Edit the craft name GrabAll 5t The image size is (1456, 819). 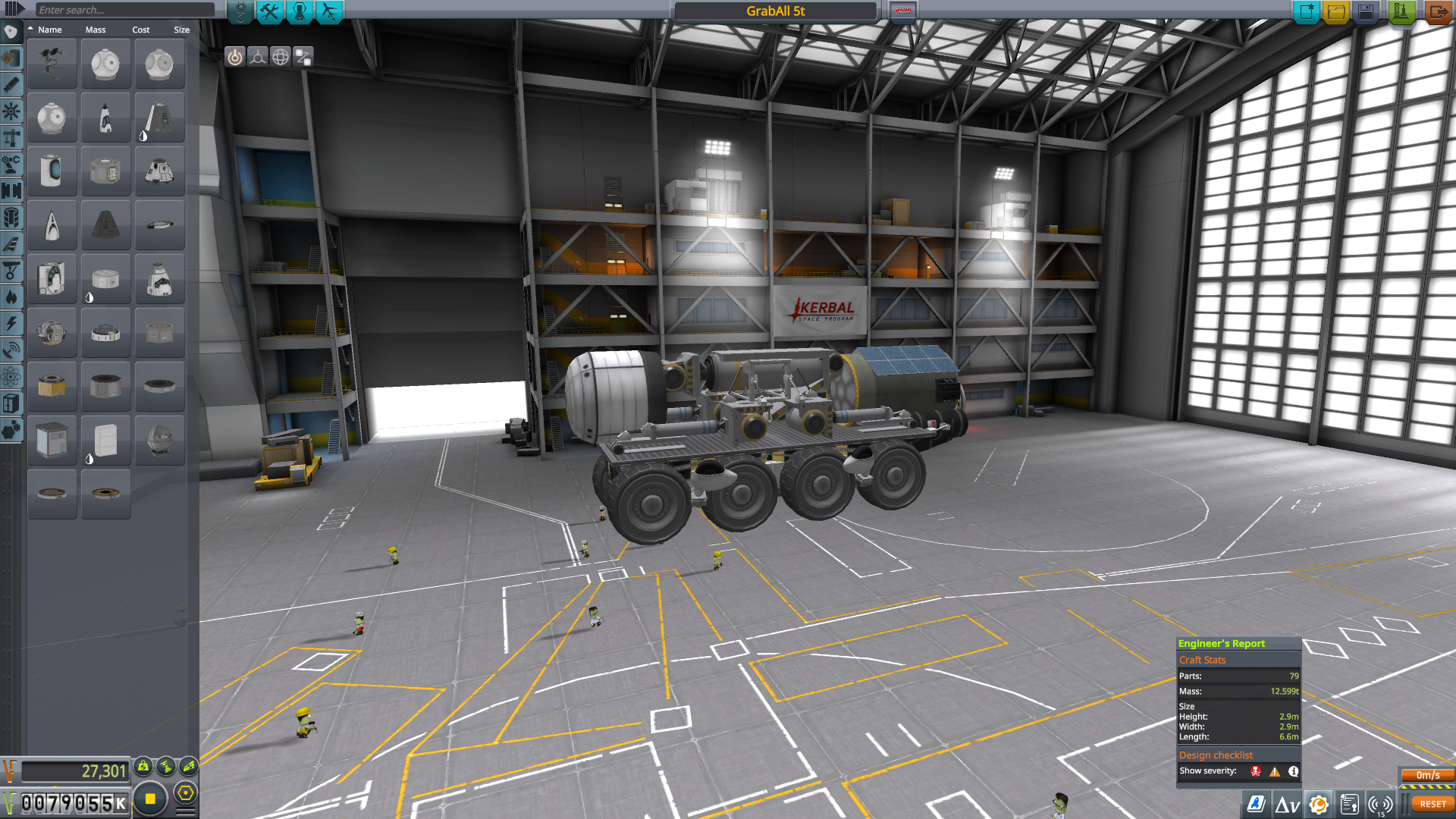pos(775,11)
